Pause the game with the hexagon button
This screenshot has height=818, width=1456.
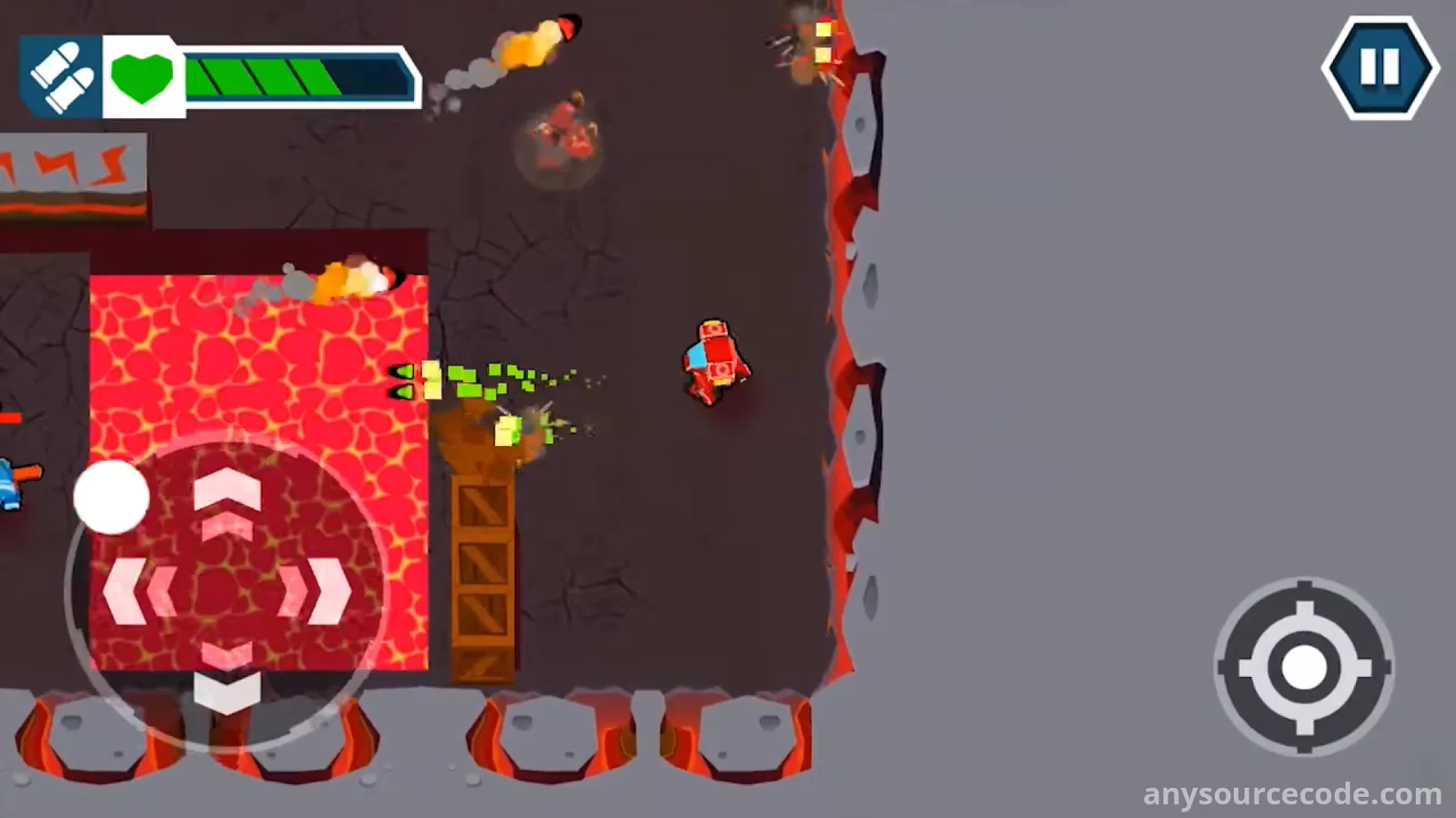pos(1380,67)
